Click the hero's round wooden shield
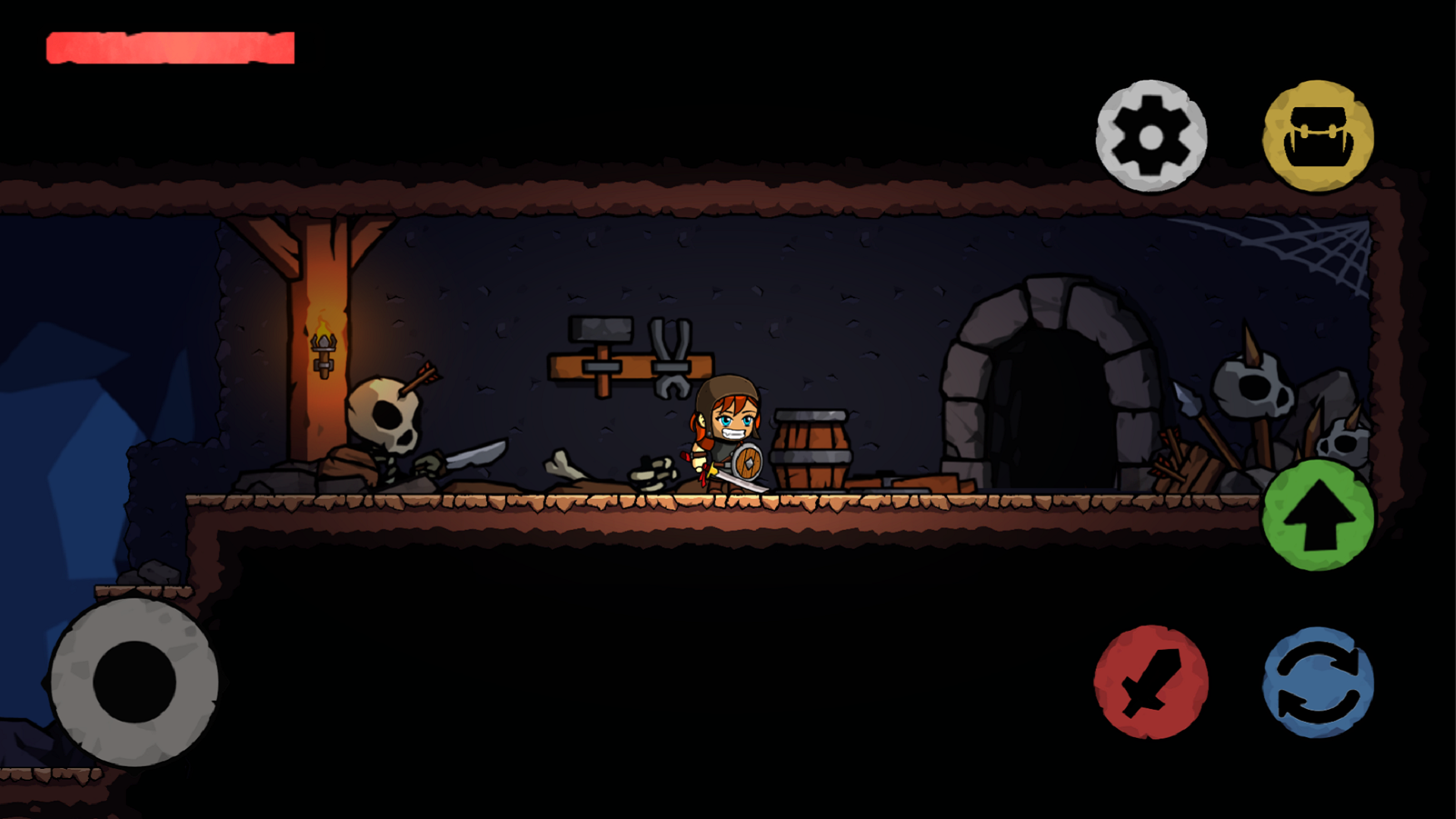The width and height of the screenshot is (1456, 819). 746,463
